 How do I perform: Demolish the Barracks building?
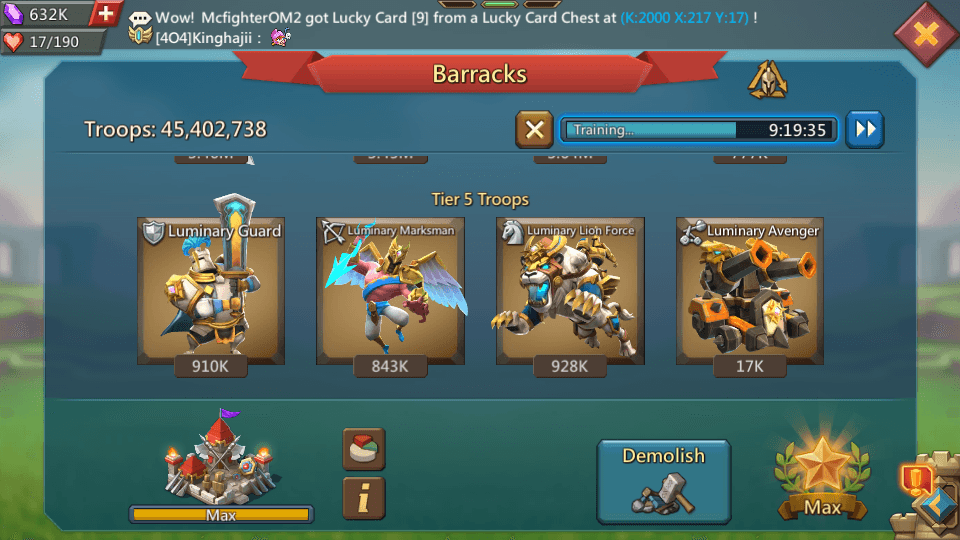pos(664,481)
